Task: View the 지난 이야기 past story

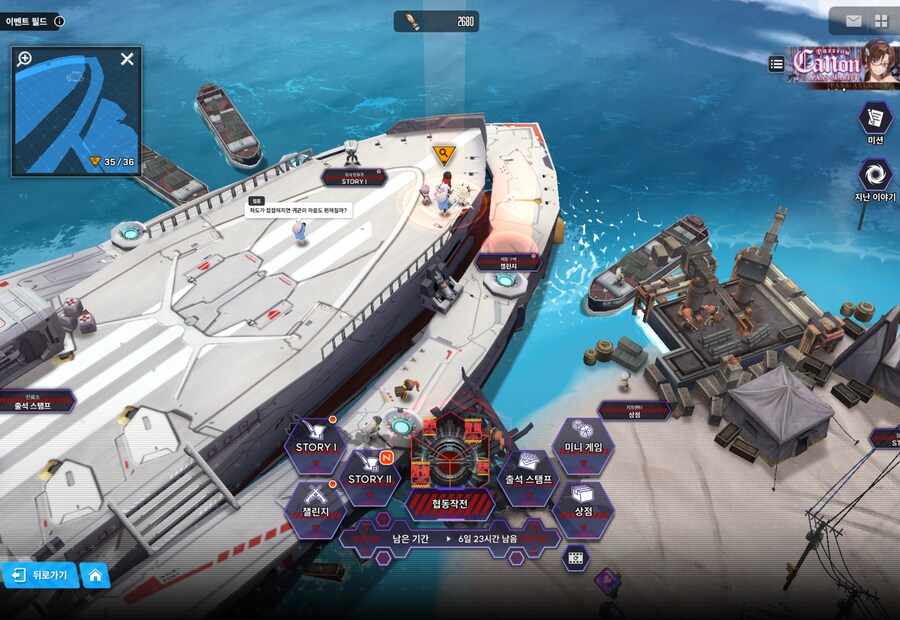Action: (x=875, y=178)
